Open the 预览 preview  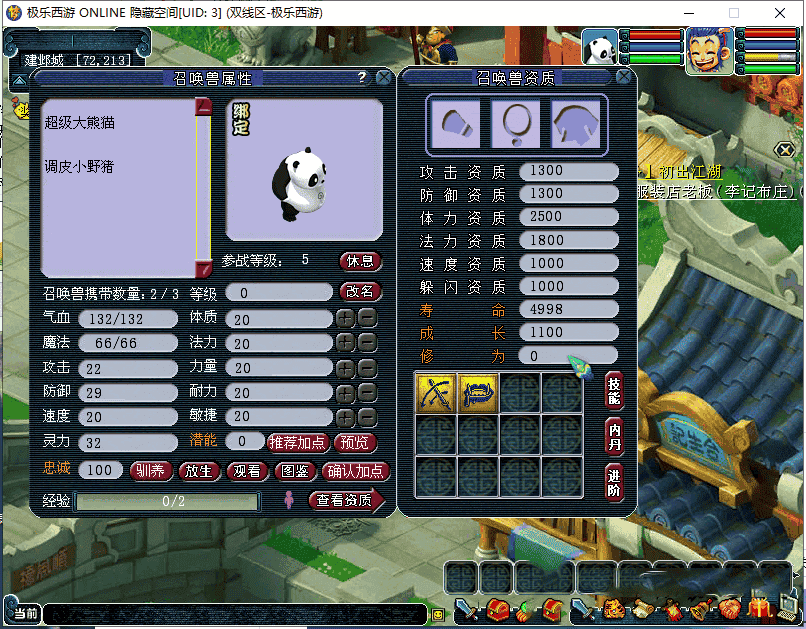pos(356,442)
